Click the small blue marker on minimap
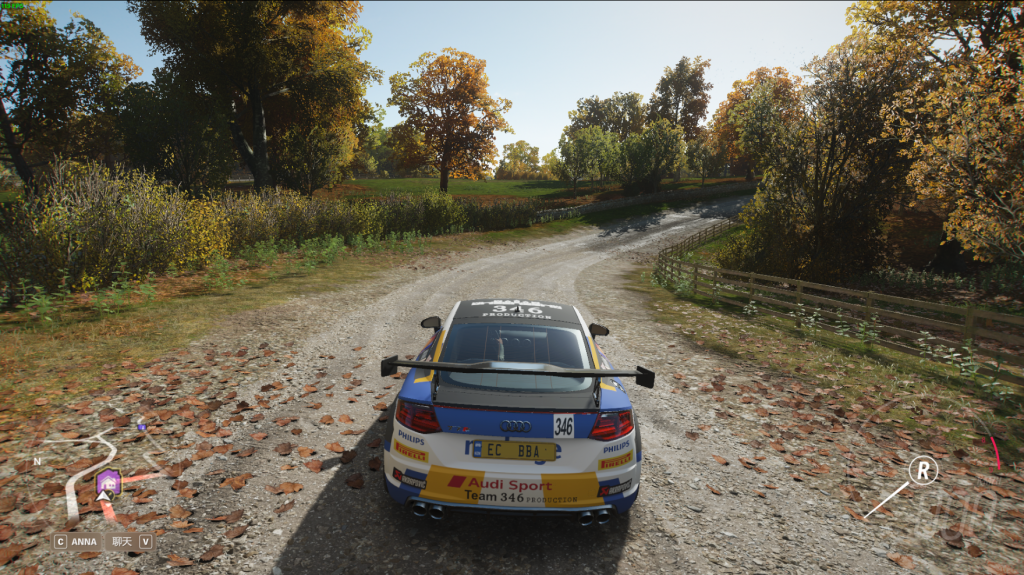Image resolution: width=1024 pixels, height=575 pixels. (141, 427)
